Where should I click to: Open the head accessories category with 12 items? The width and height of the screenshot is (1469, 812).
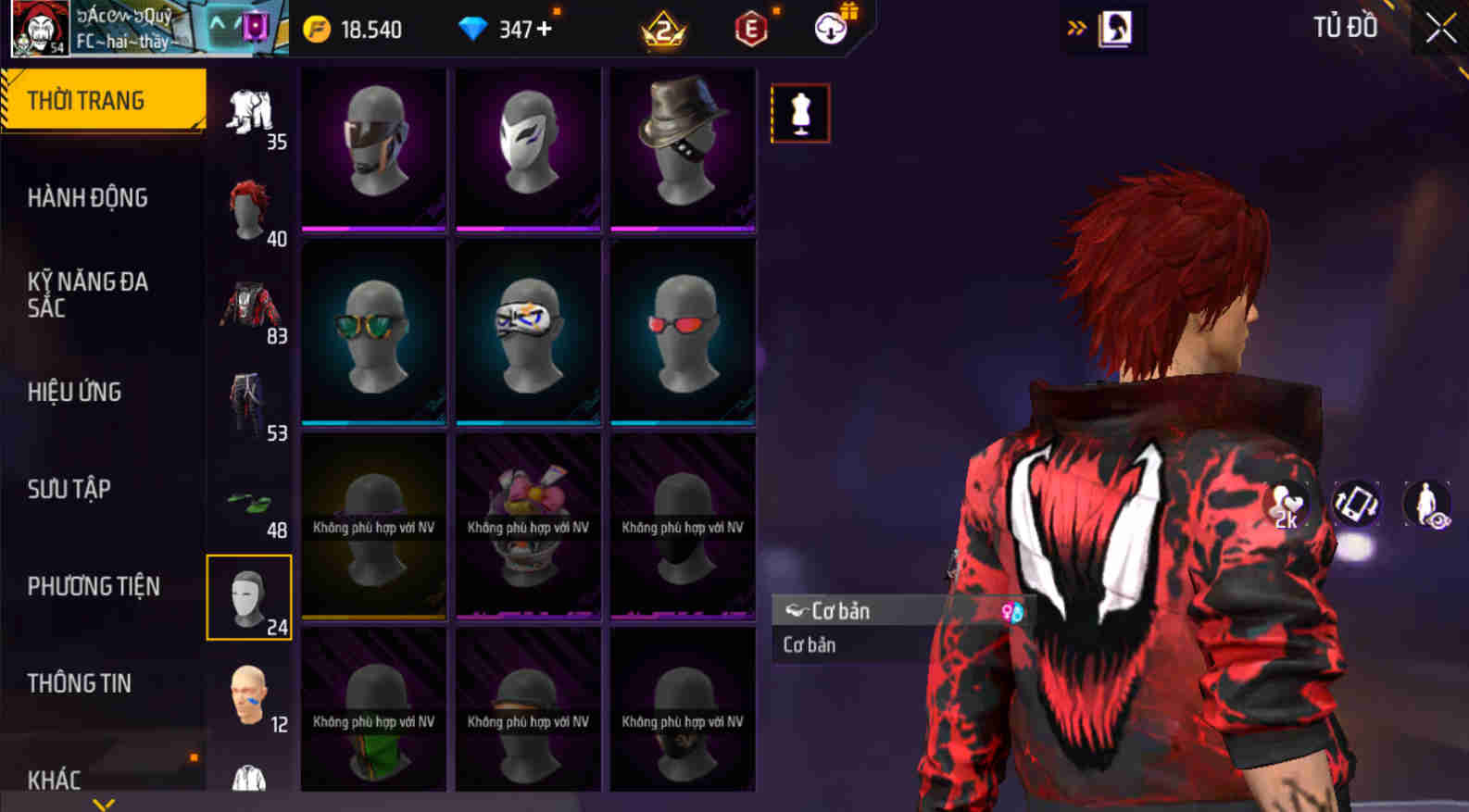[248, 693]
